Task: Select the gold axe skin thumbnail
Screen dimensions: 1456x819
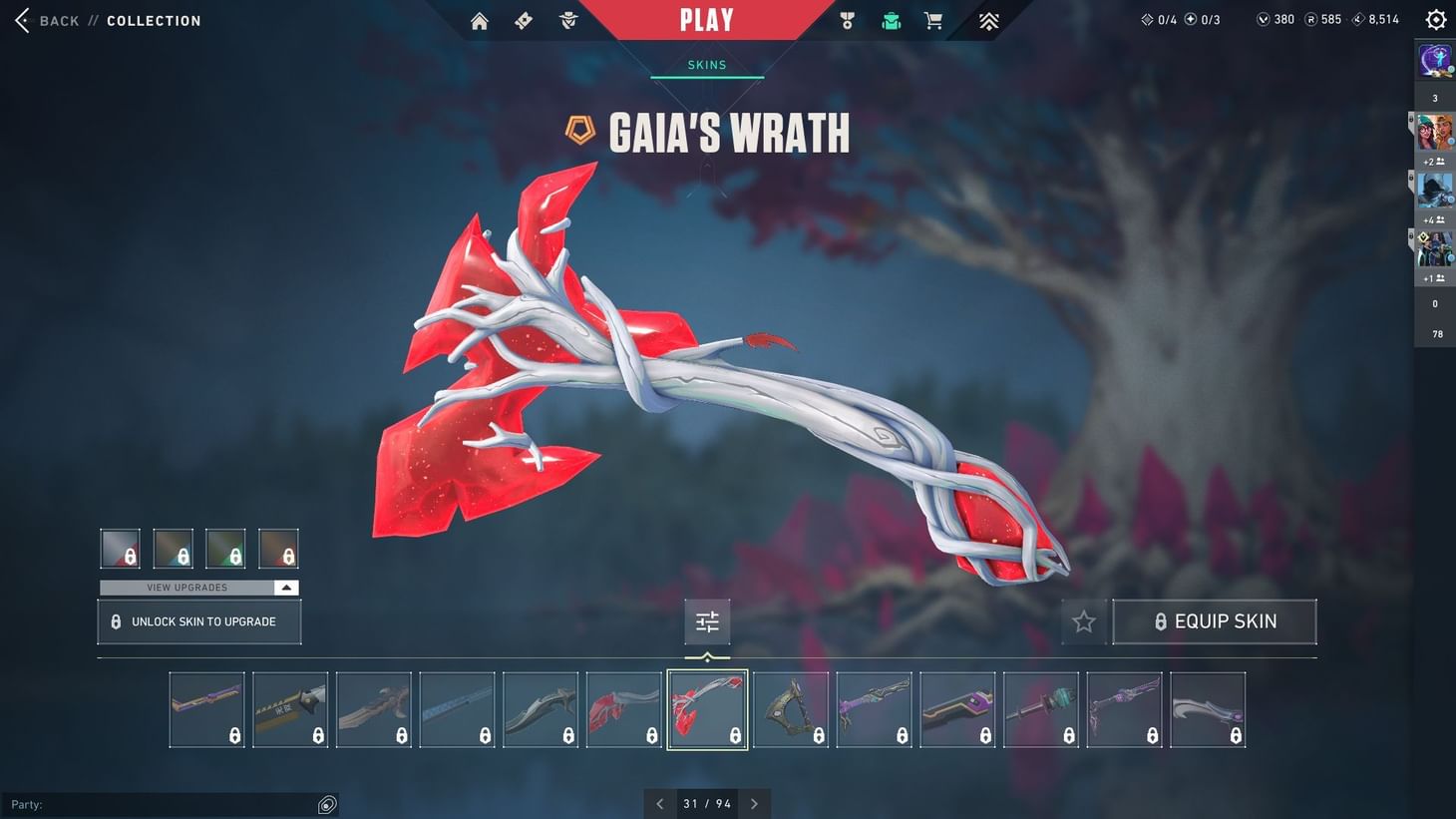Action: (791, 709)
